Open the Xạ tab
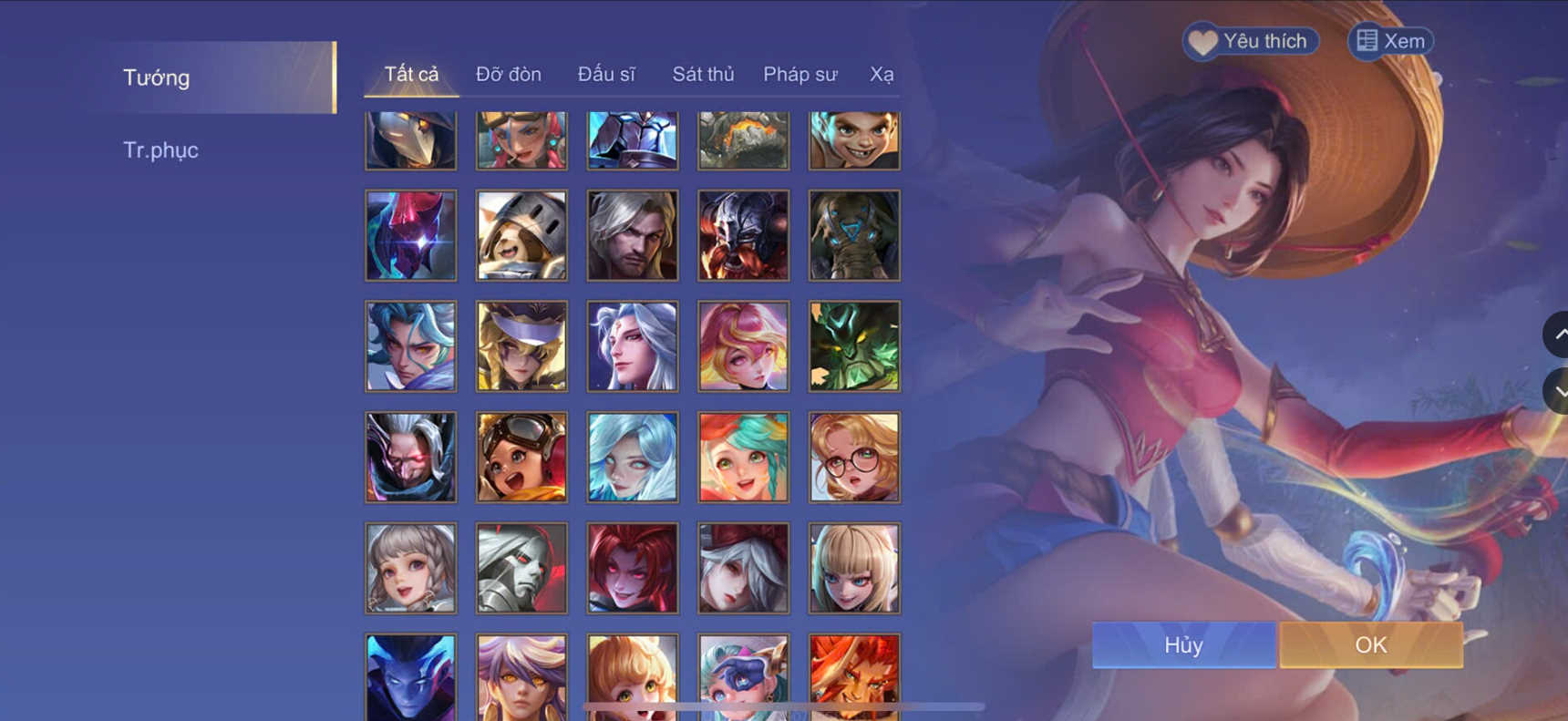1568x721 pixels. pos(880,75)
